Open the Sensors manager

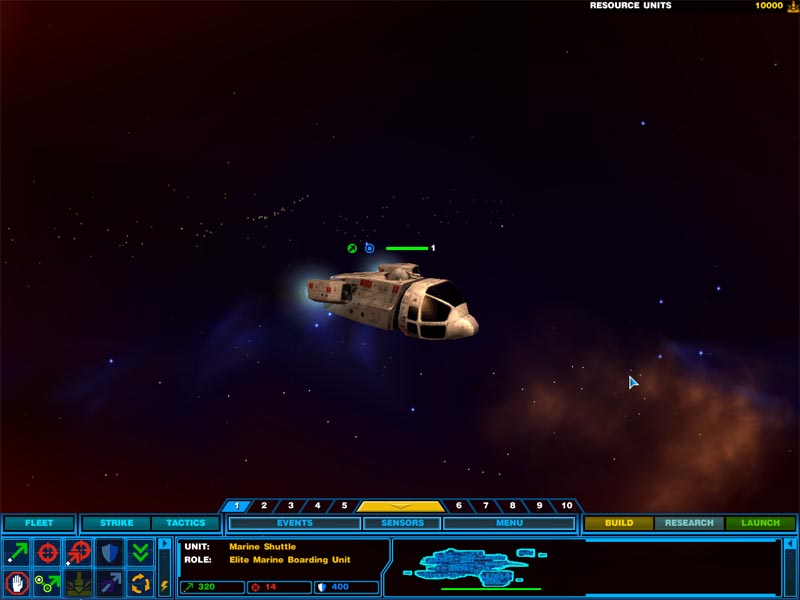click(401, 523)
